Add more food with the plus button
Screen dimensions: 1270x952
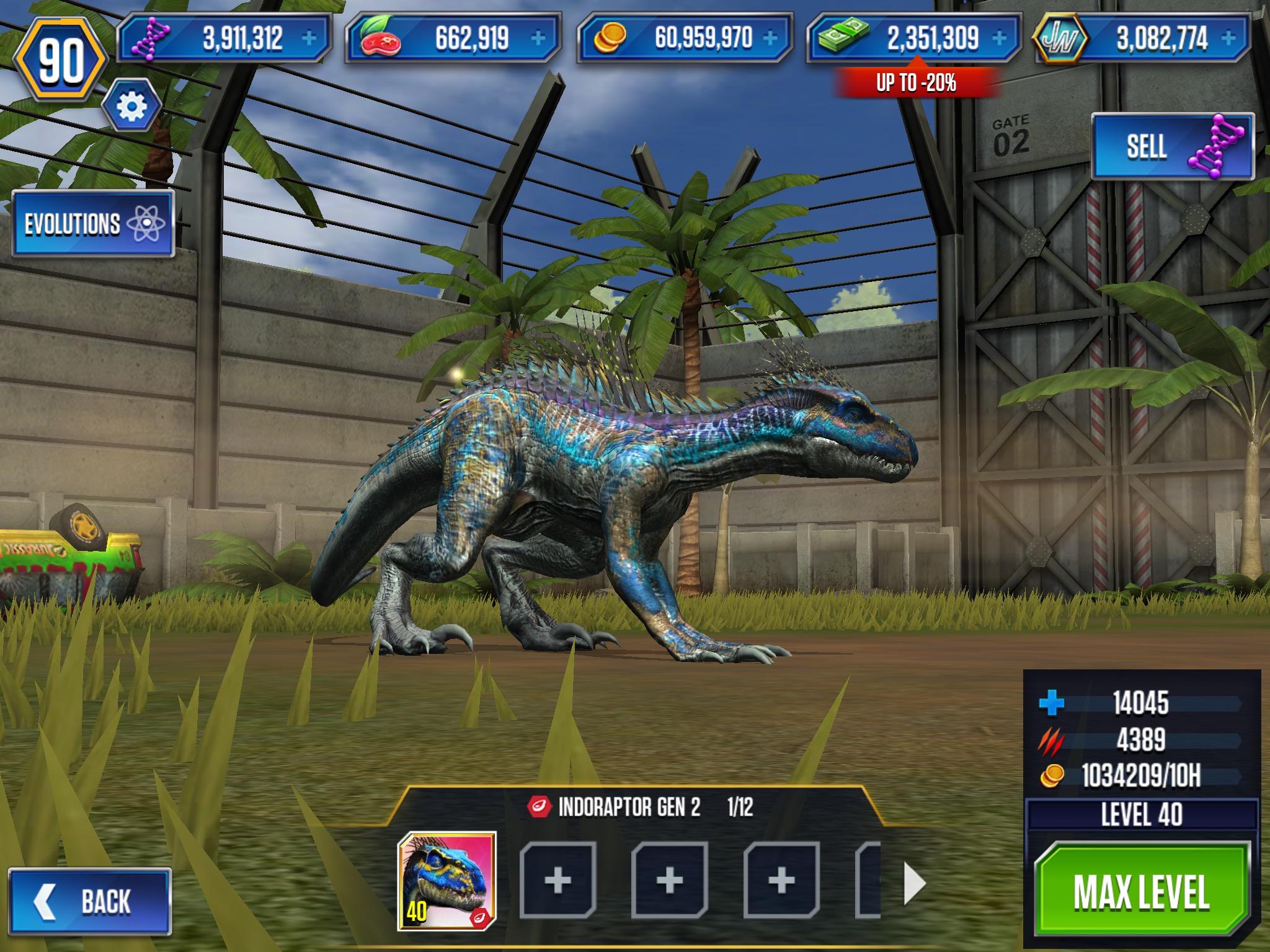click(x=538, y=38)
